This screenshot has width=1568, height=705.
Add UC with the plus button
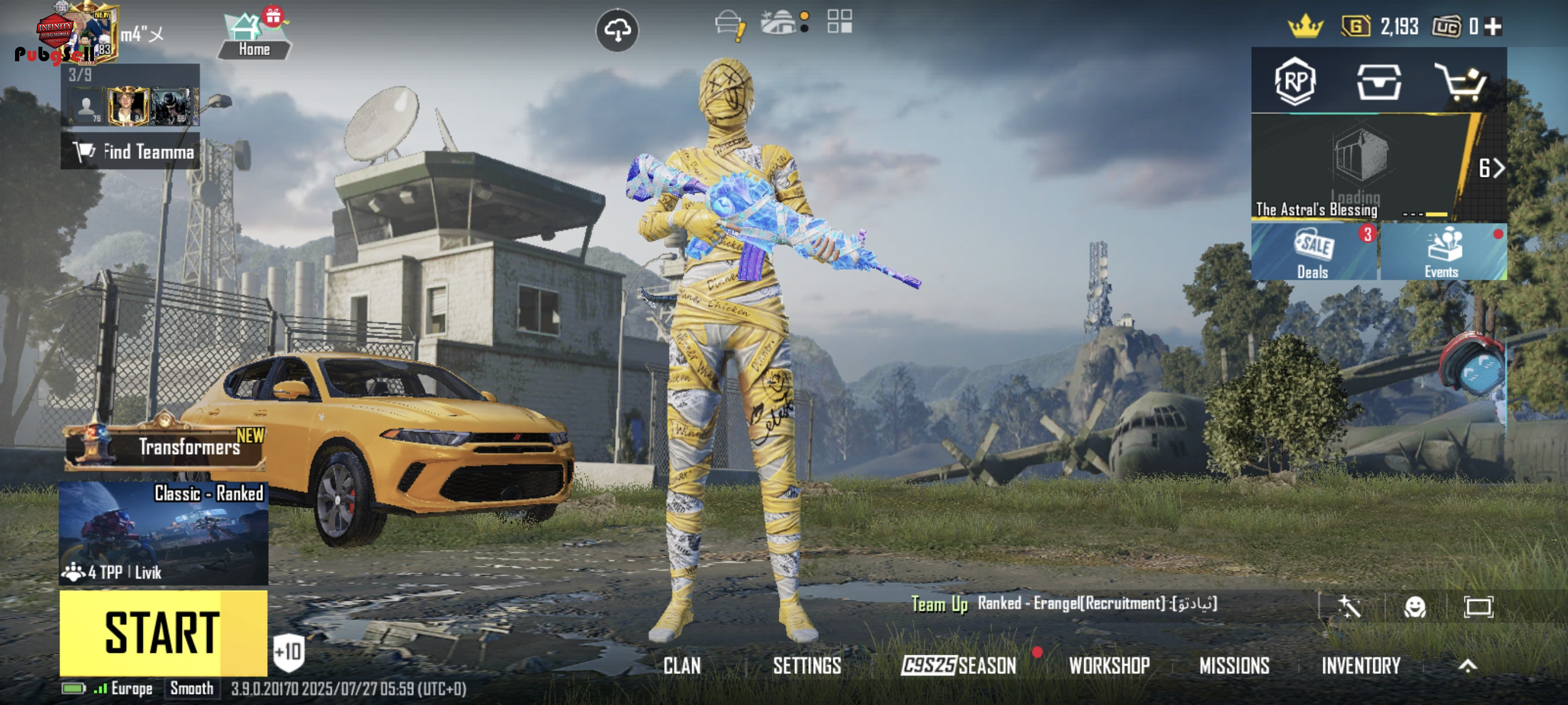click(1493, 27)
